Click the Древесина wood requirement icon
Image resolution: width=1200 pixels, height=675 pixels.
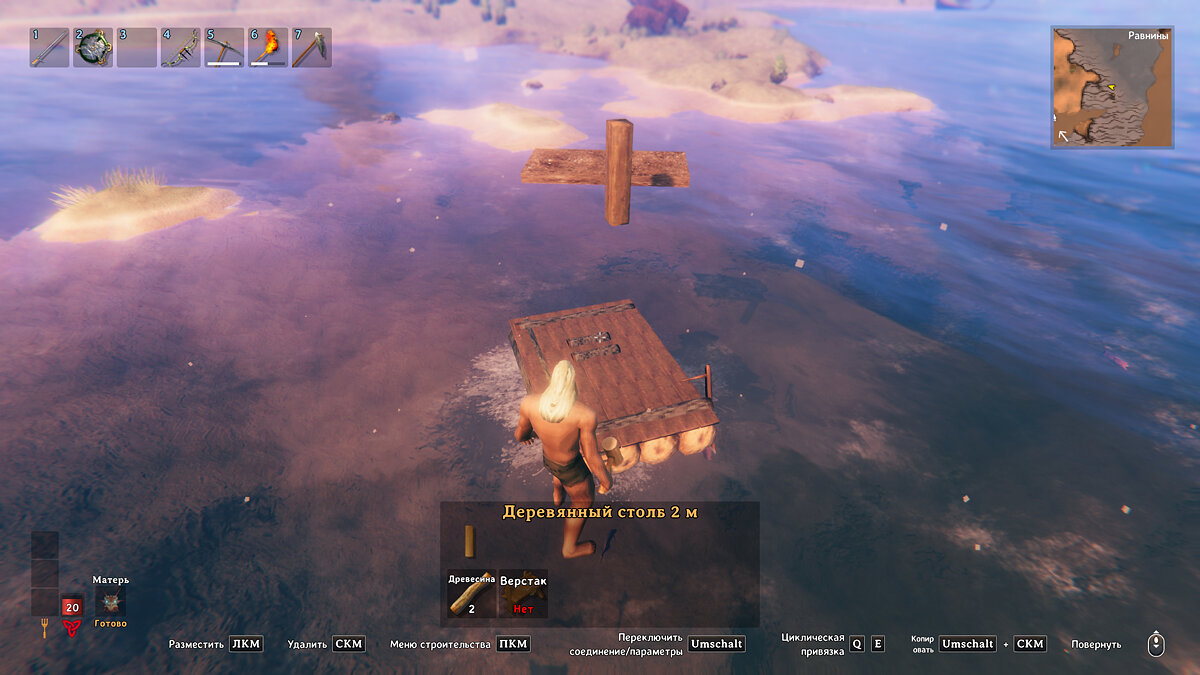tap(471, 594)
